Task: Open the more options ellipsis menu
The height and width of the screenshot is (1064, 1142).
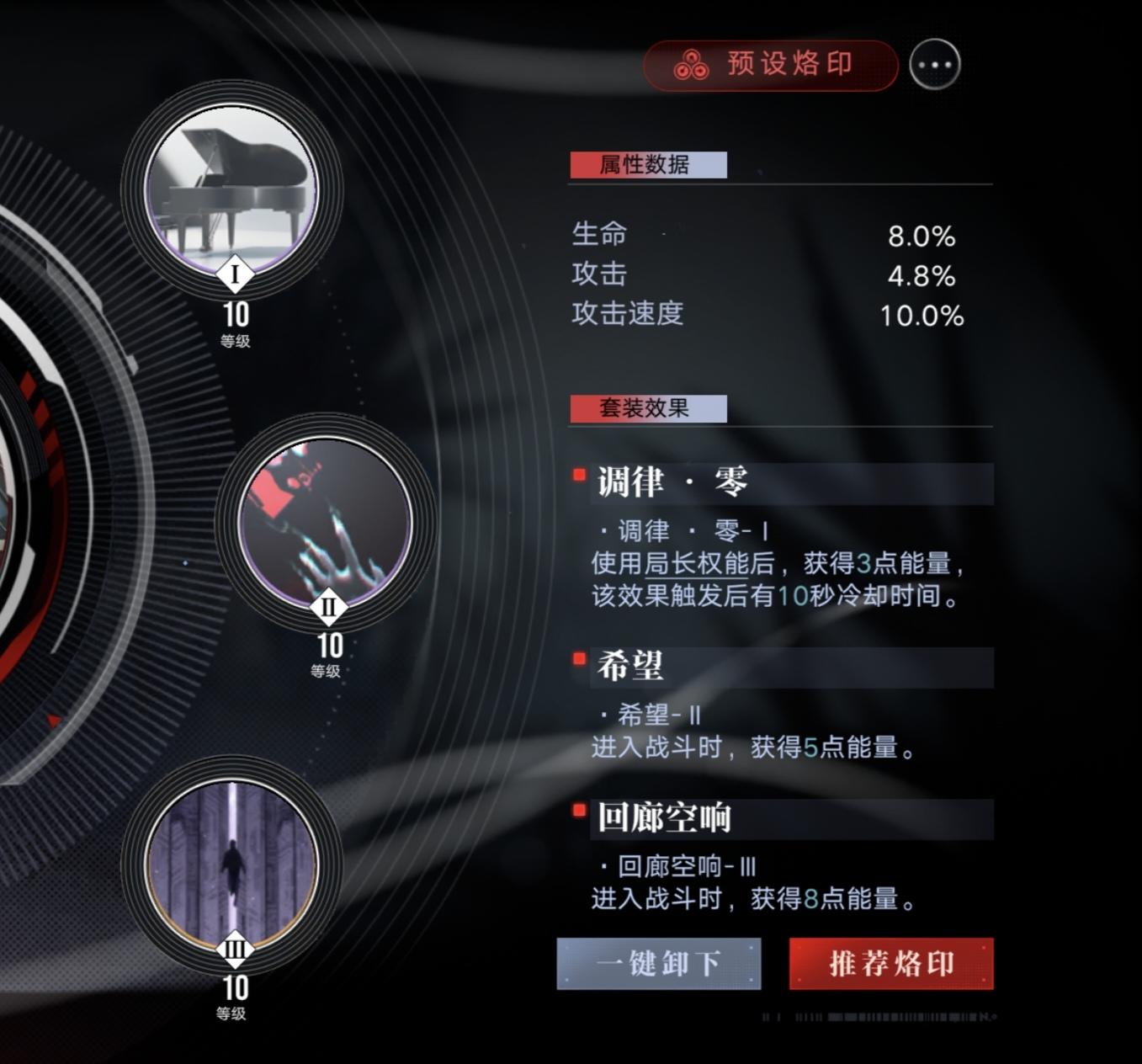Action: pos(937,64)
